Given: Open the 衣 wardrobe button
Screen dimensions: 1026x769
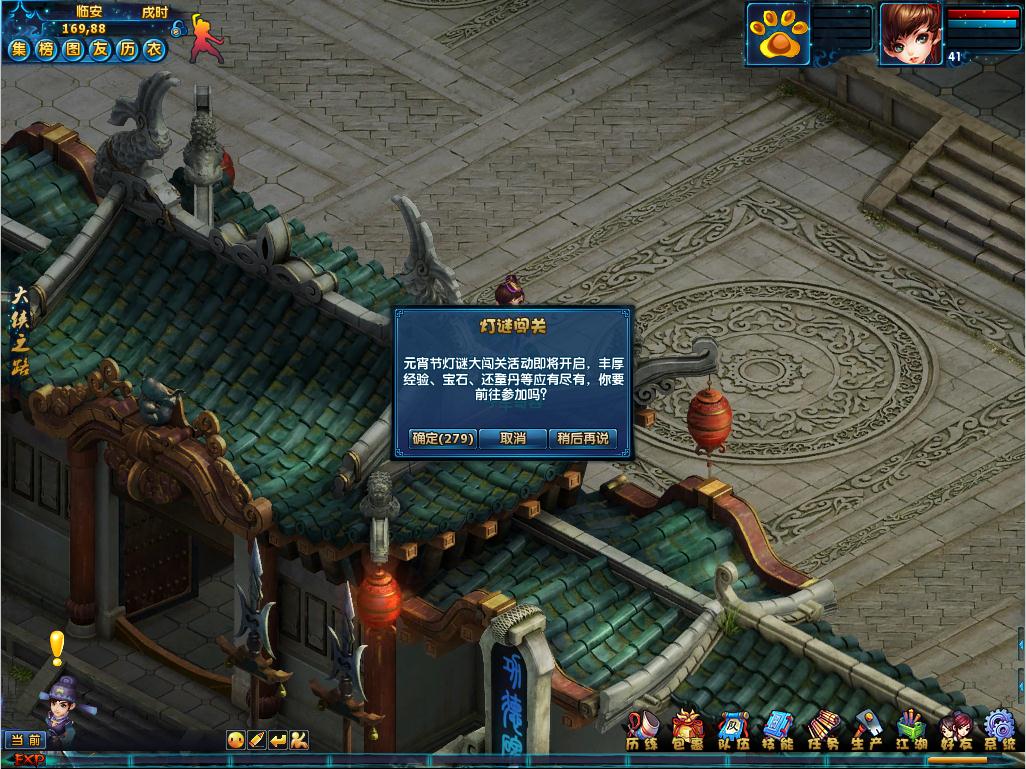Looking at the screenshot, I should pyautogui.click(x=154, y=49).
